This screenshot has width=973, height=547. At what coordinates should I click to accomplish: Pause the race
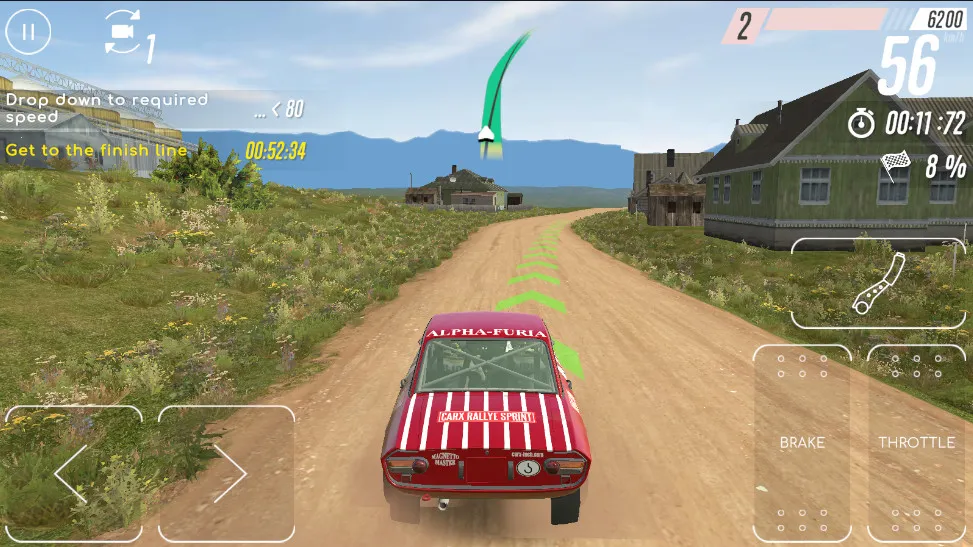coord(29,31)
